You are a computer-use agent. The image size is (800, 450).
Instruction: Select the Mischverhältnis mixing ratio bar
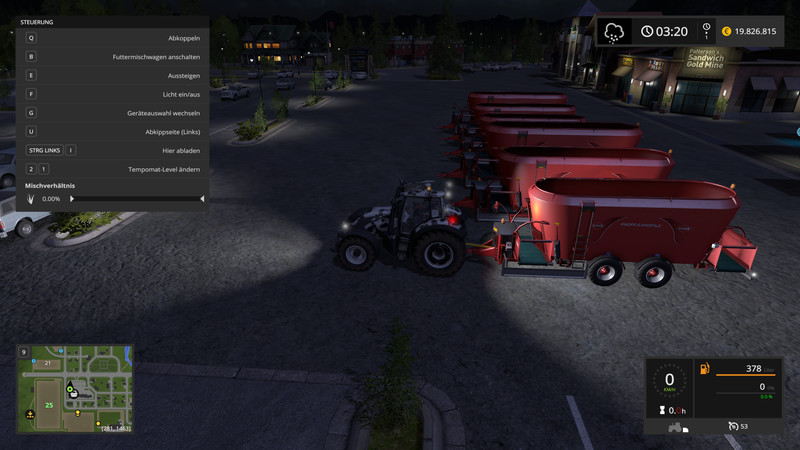137,199
